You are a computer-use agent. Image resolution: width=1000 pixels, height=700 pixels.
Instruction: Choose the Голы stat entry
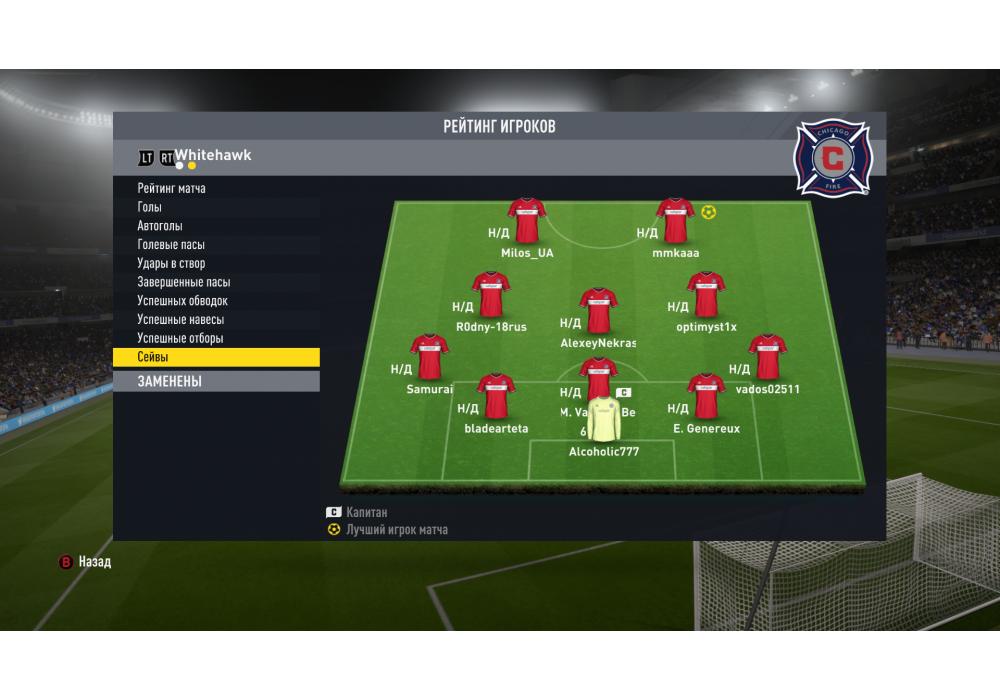click(x=150, y=207)
